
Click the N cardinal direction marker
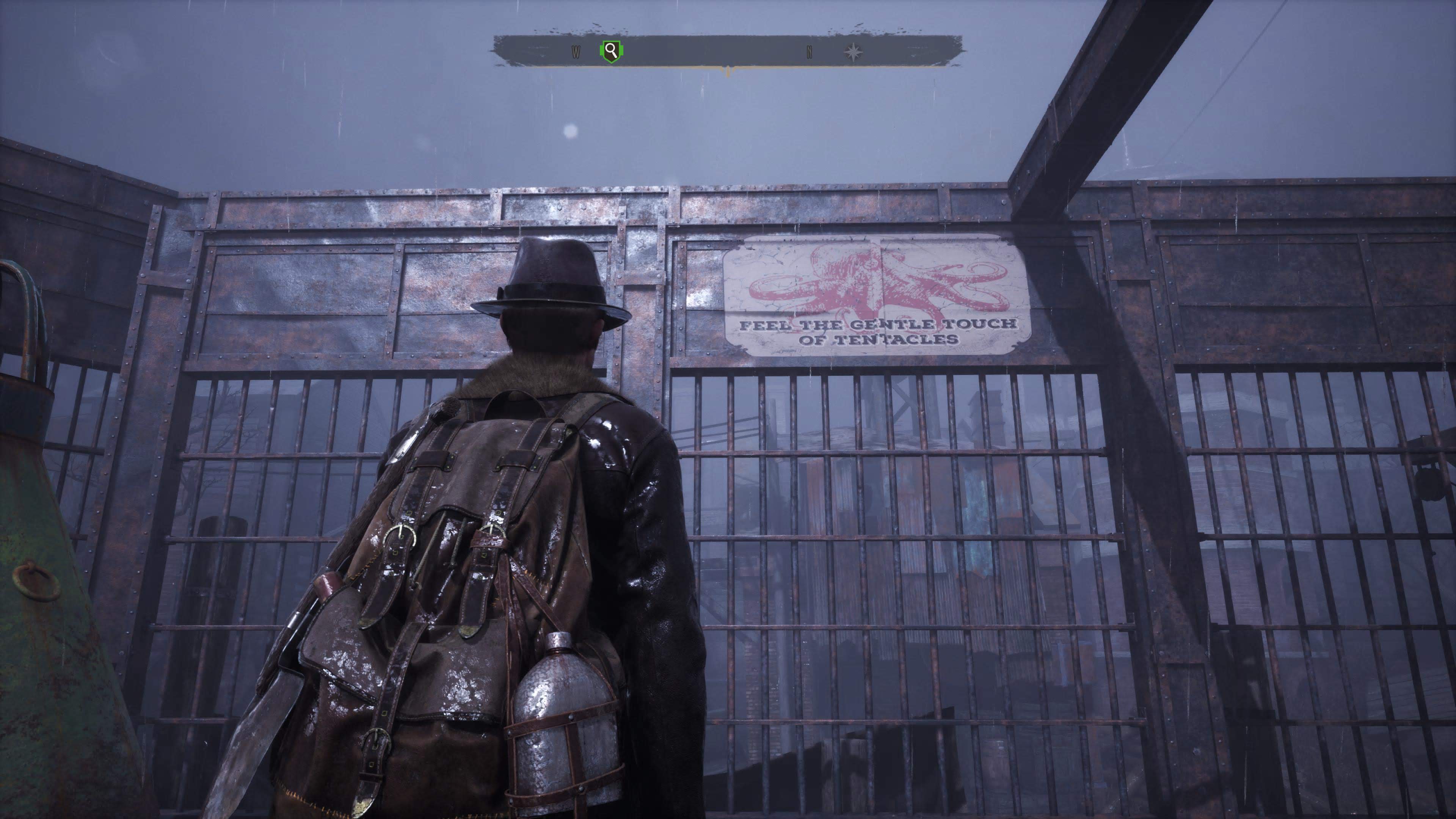(x=810, y=52)
